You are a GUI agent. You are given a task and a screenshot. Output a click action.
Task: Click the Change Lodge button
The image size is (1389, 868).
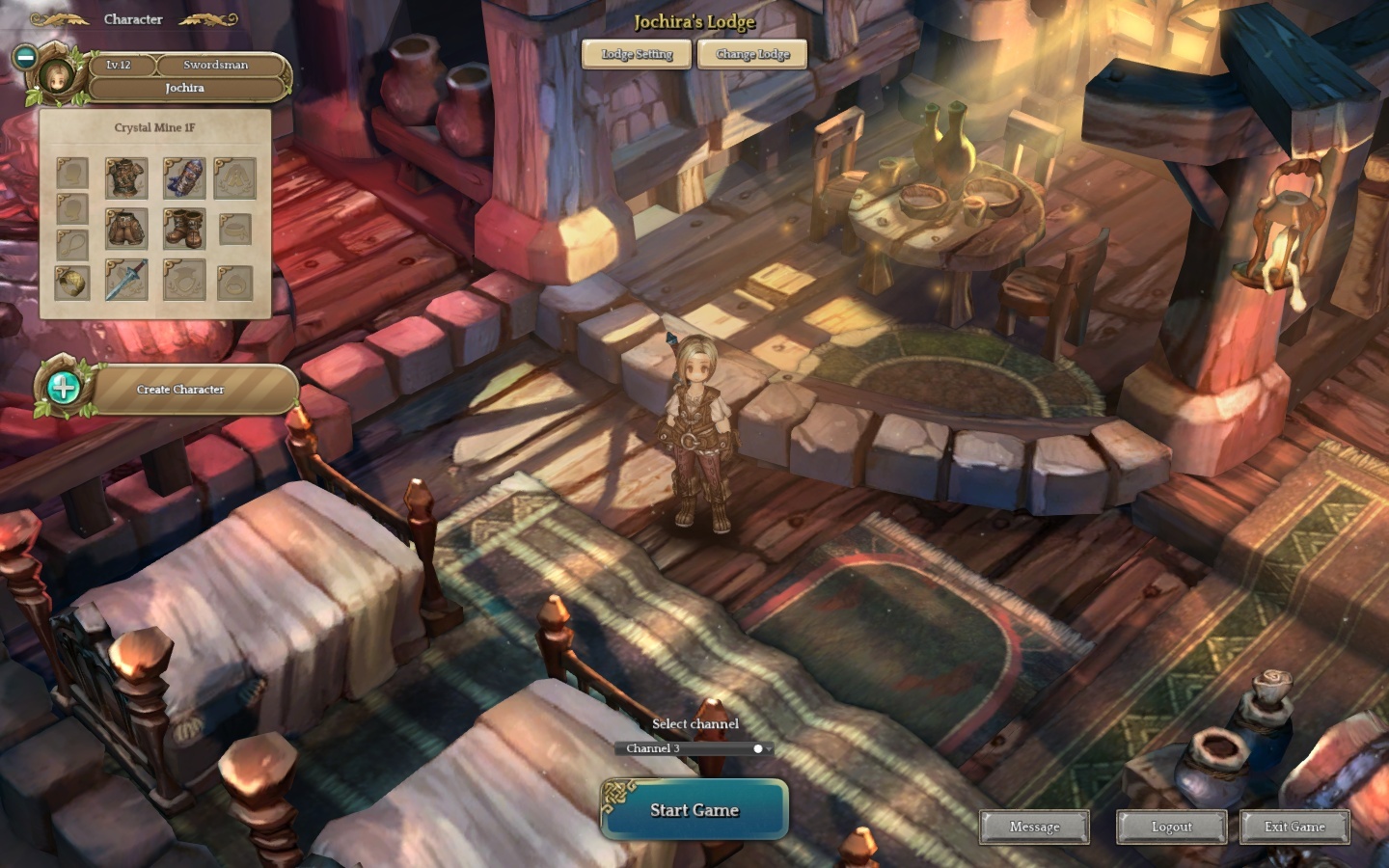click(752, 54)
